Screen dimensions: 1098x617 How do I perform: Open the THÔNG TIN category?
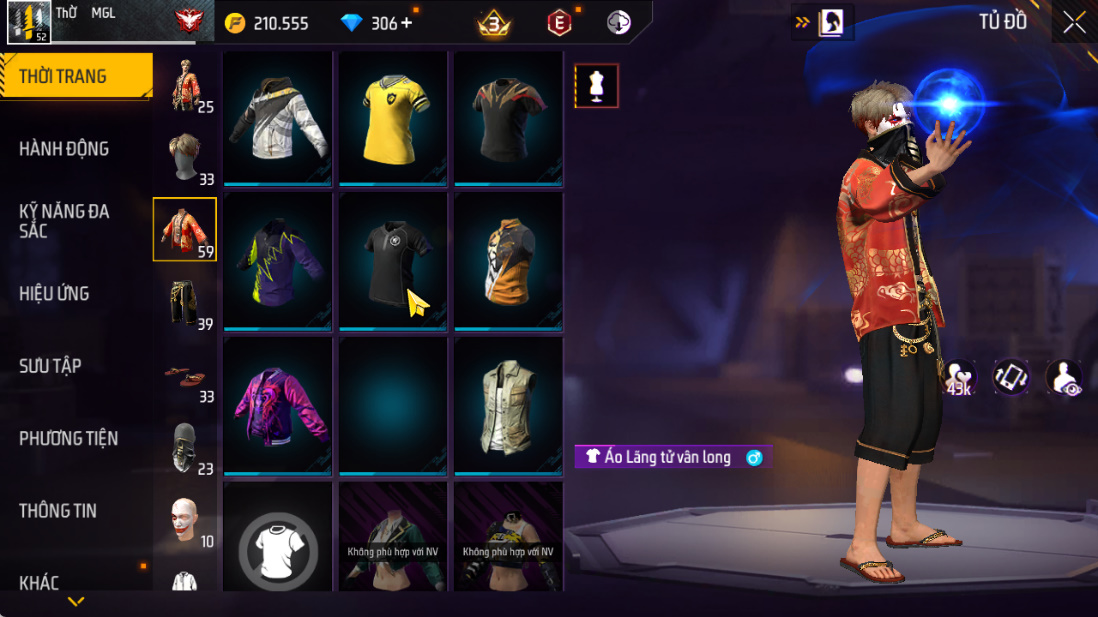coord(58,511)
